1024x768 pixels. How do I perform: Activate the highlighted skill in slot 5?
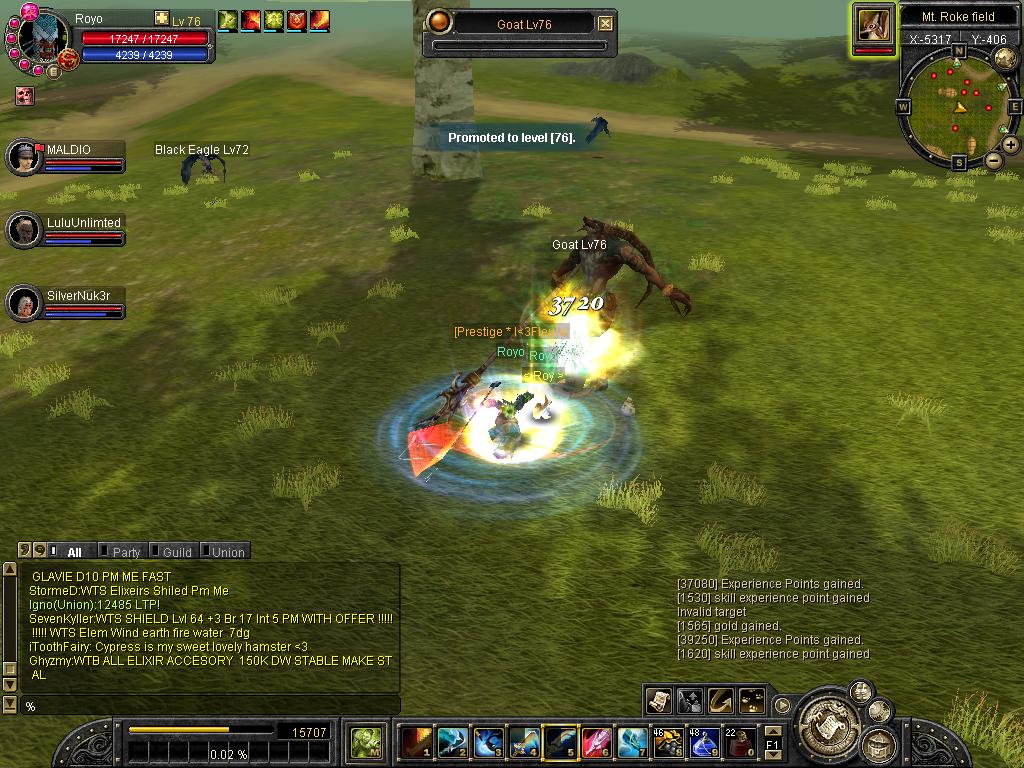[x=560, y=743]
